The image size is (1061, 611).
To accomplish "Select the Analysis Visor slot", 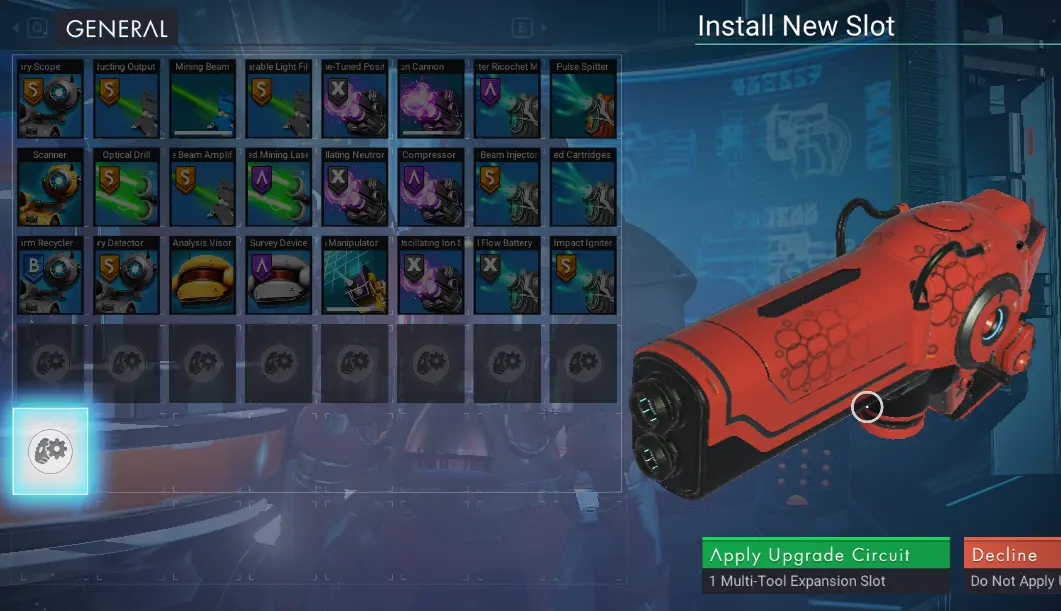I will coord(202,276).
